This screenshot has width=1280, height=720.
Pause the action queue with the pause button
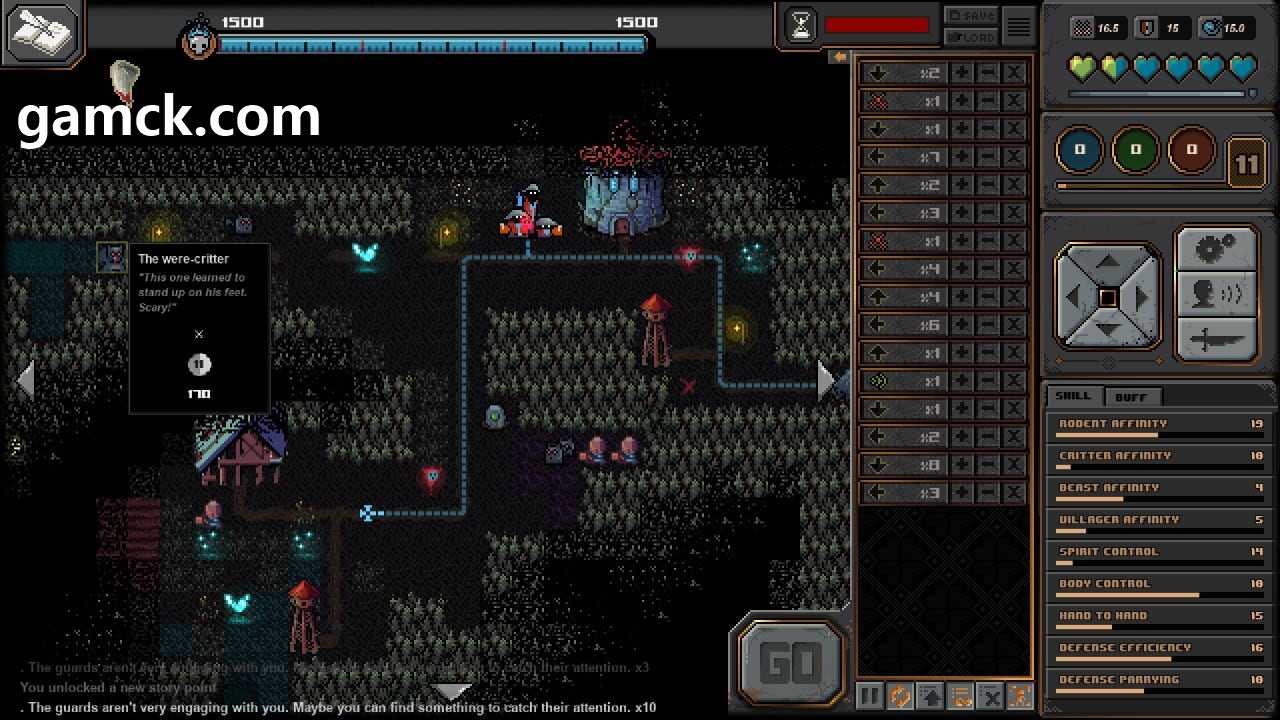point(870,696)
